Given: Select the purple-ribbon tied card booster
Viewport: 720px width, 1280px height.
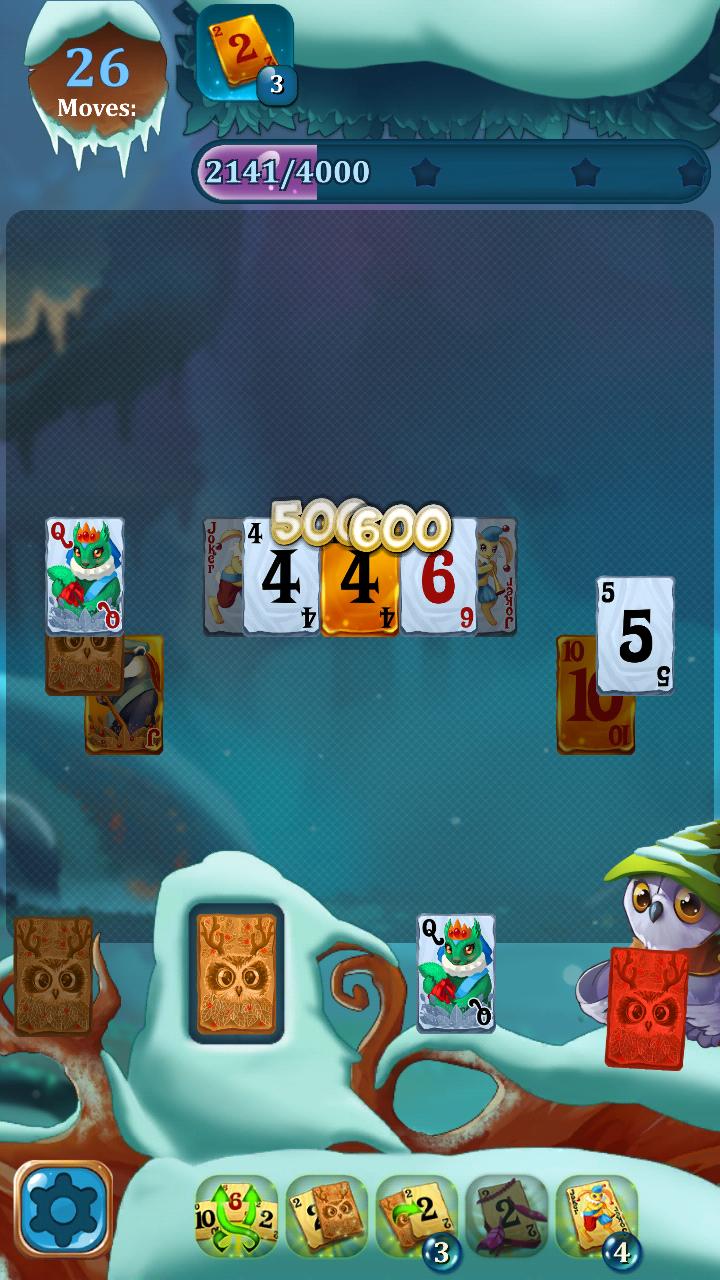Looking at the screenshot, I should coord(506,1216).
